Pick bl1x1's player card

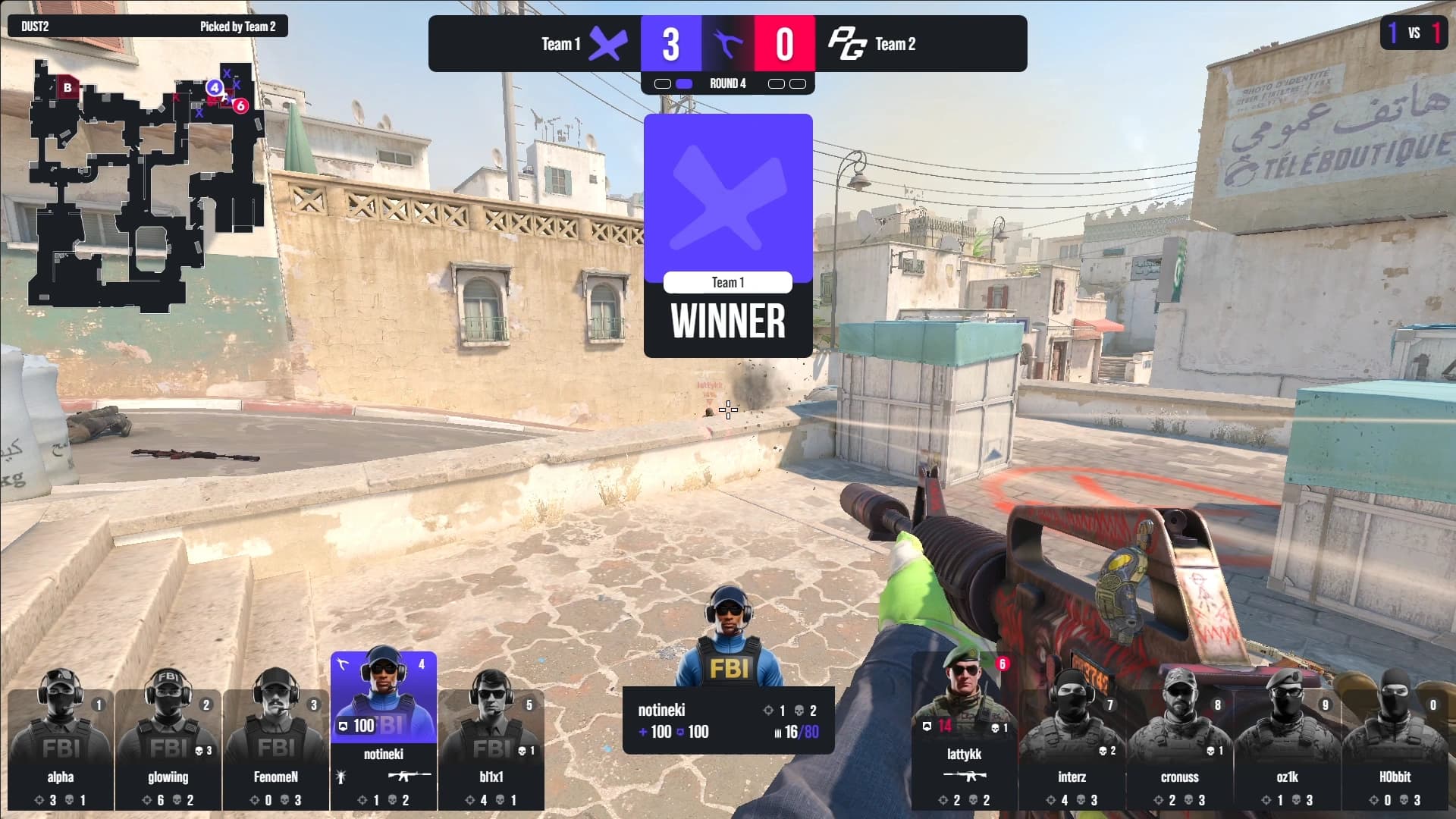491,747
